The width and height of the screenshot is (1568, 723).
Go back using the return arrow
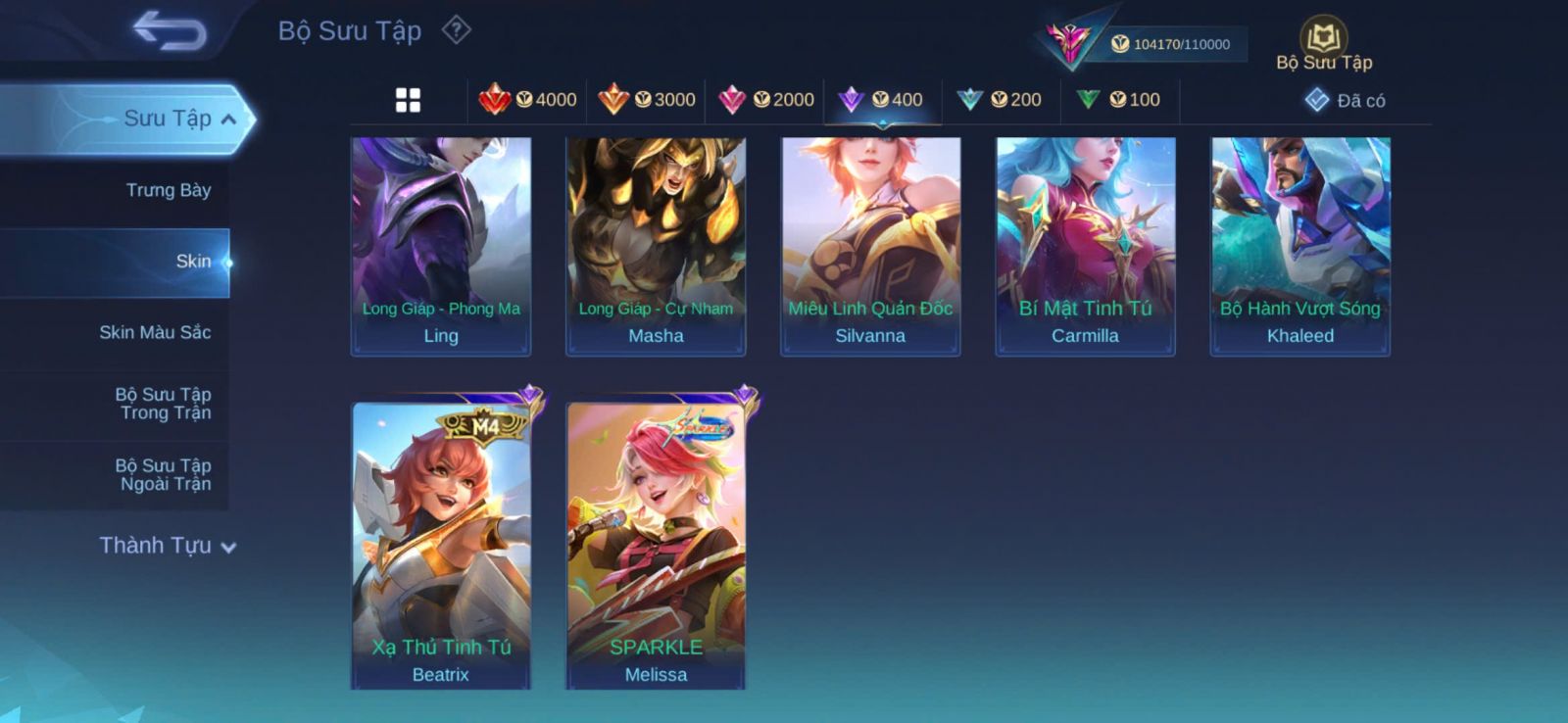point(170,30)
